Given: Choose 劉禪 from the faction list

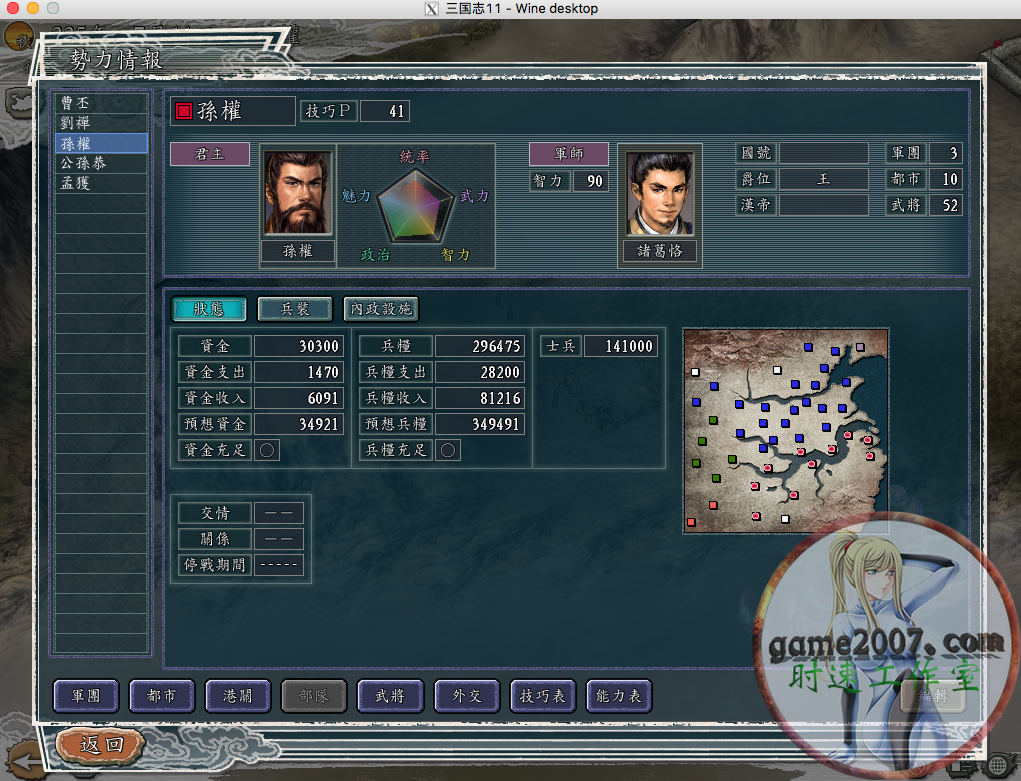Looking at the screenshot, I should click(x=100, y=123).
